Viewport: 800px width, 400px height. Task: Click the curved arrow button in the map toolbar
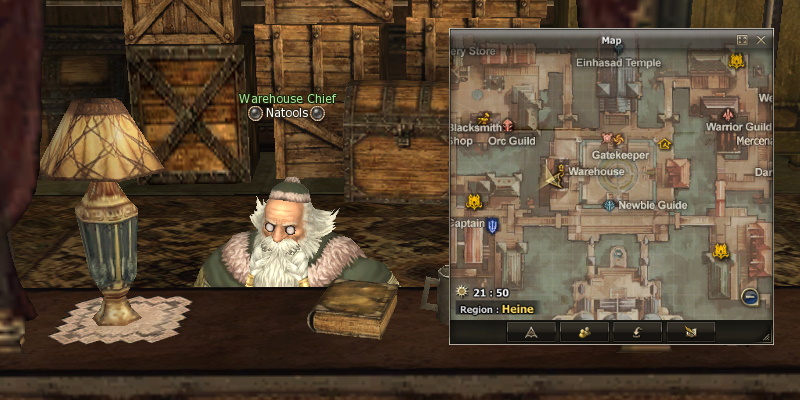(x=636, y=331)
